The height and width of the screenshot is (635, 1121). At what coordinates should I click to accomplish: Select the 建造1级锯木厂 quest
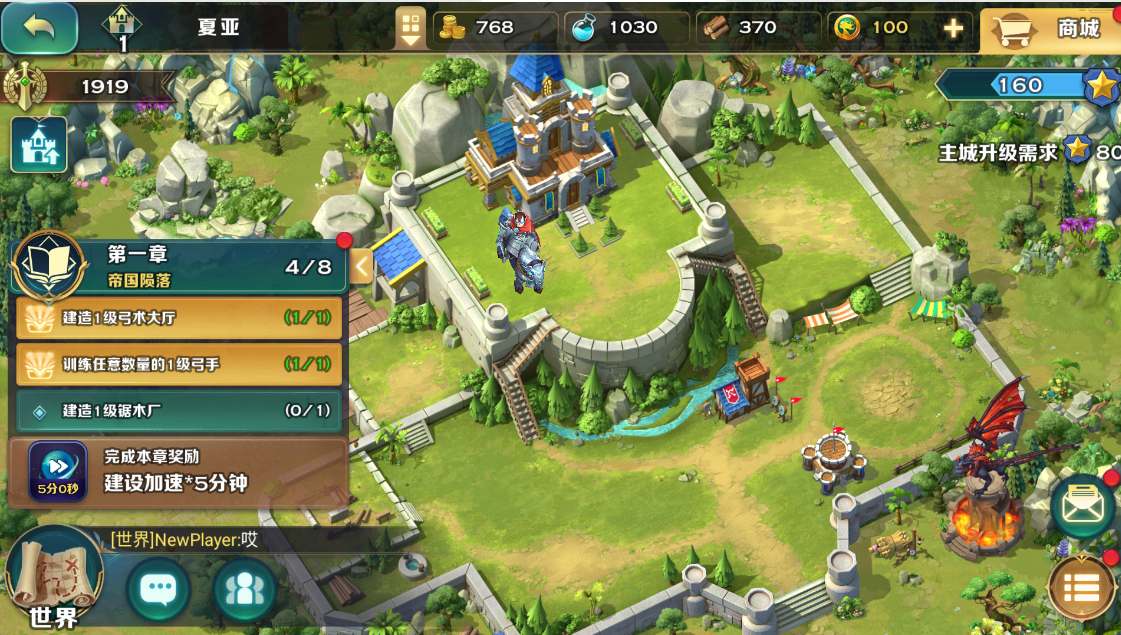tap(180, 411)
